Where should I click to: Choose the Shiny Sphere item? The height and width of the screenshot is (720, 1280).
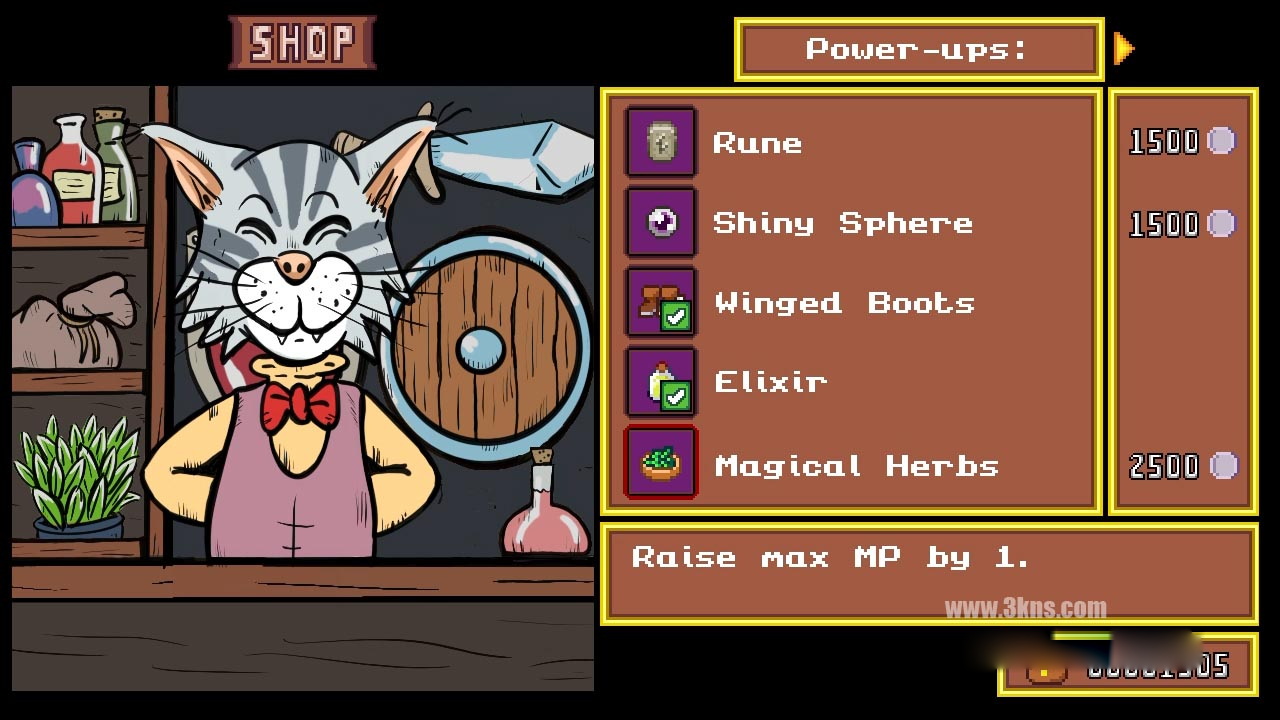point(842,223)
